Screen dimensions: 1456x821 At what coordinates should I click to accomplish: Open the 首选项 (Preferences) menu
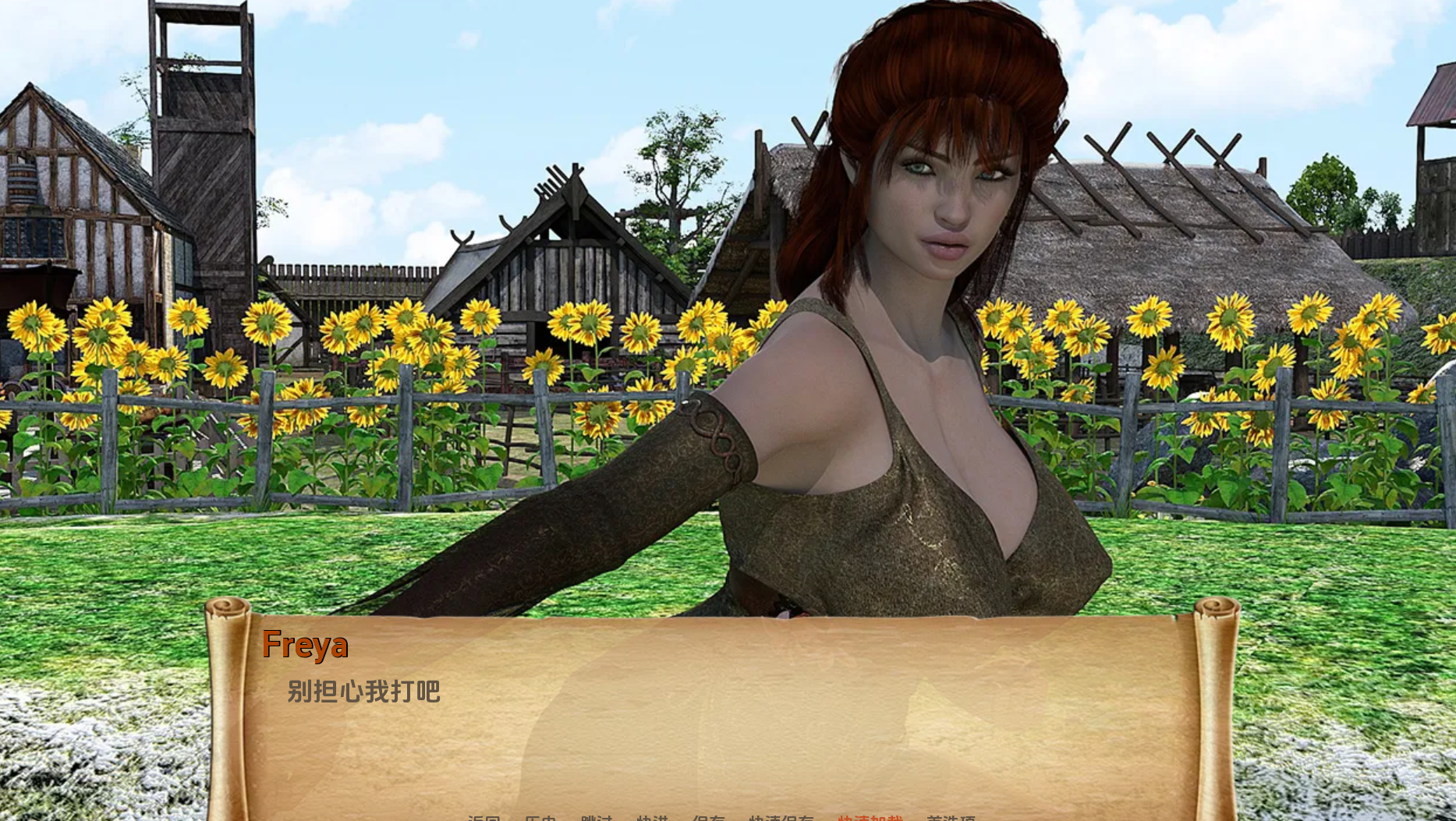coord(953,816)
